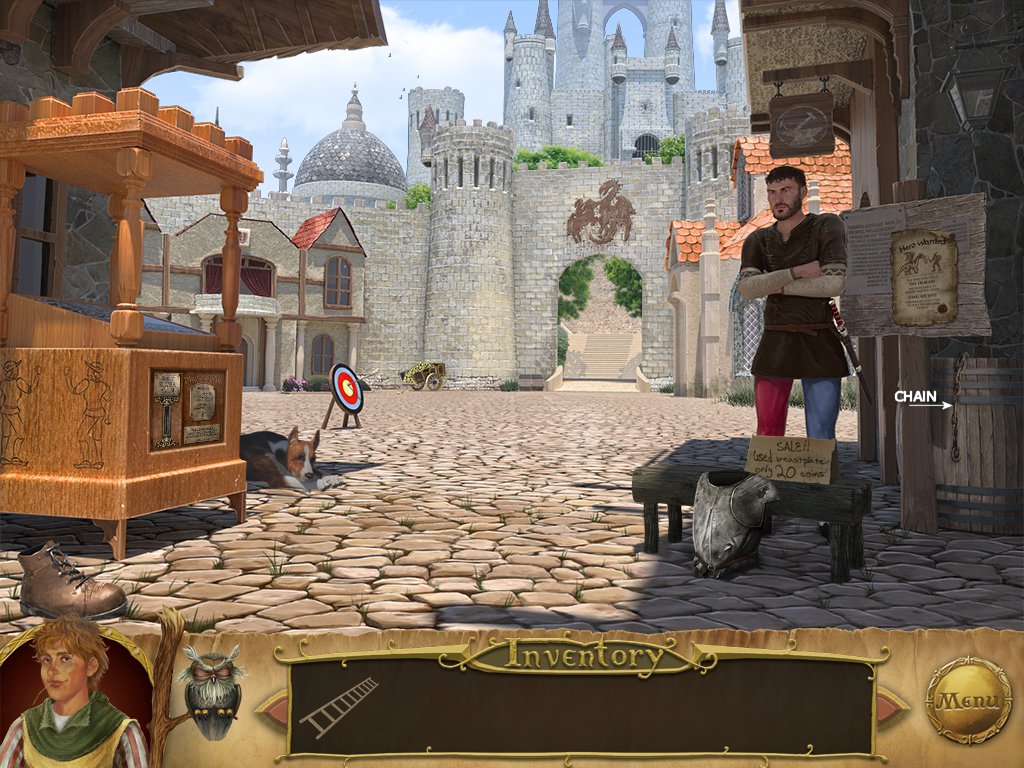Screen dimensions: 1024x768
Task: Open the gold Menu button
Action: 967,700
